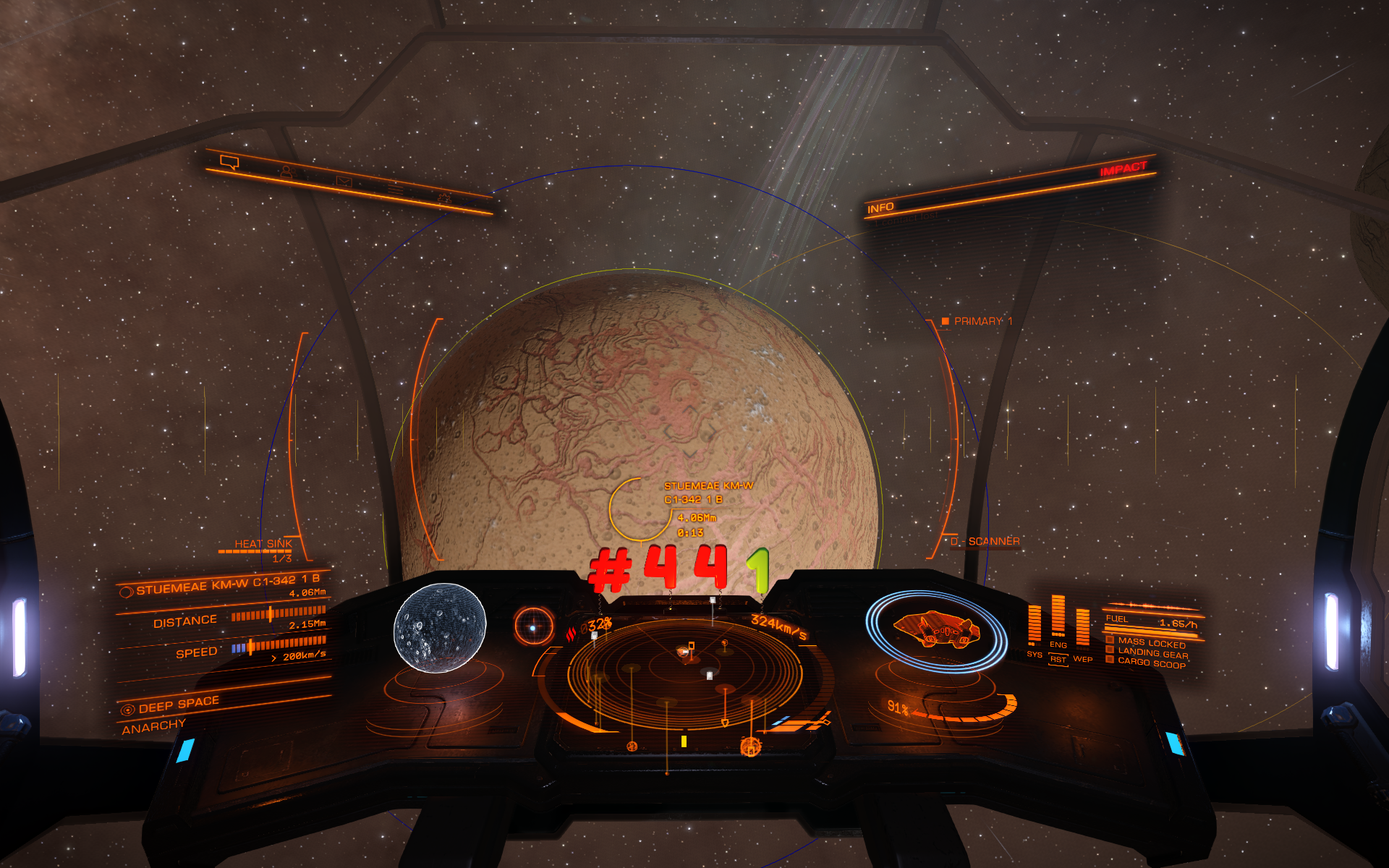Boost power to SYS pips
The width and height of the screenshot is (1389, 868).
click(1035, 654)
